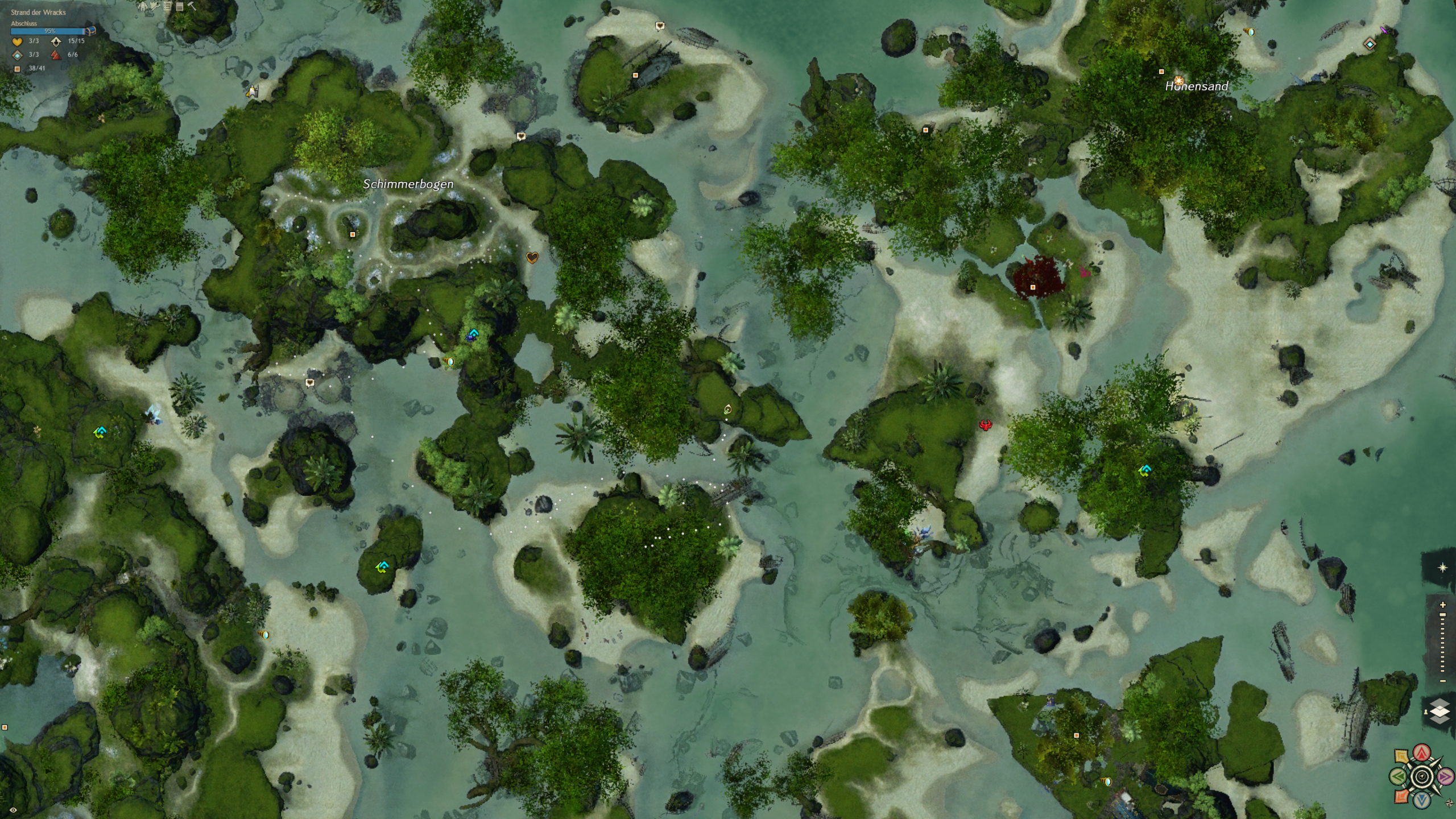Click the orange square compass button
This screenshot has width=1456, height=819.
tap(1402, 796)
